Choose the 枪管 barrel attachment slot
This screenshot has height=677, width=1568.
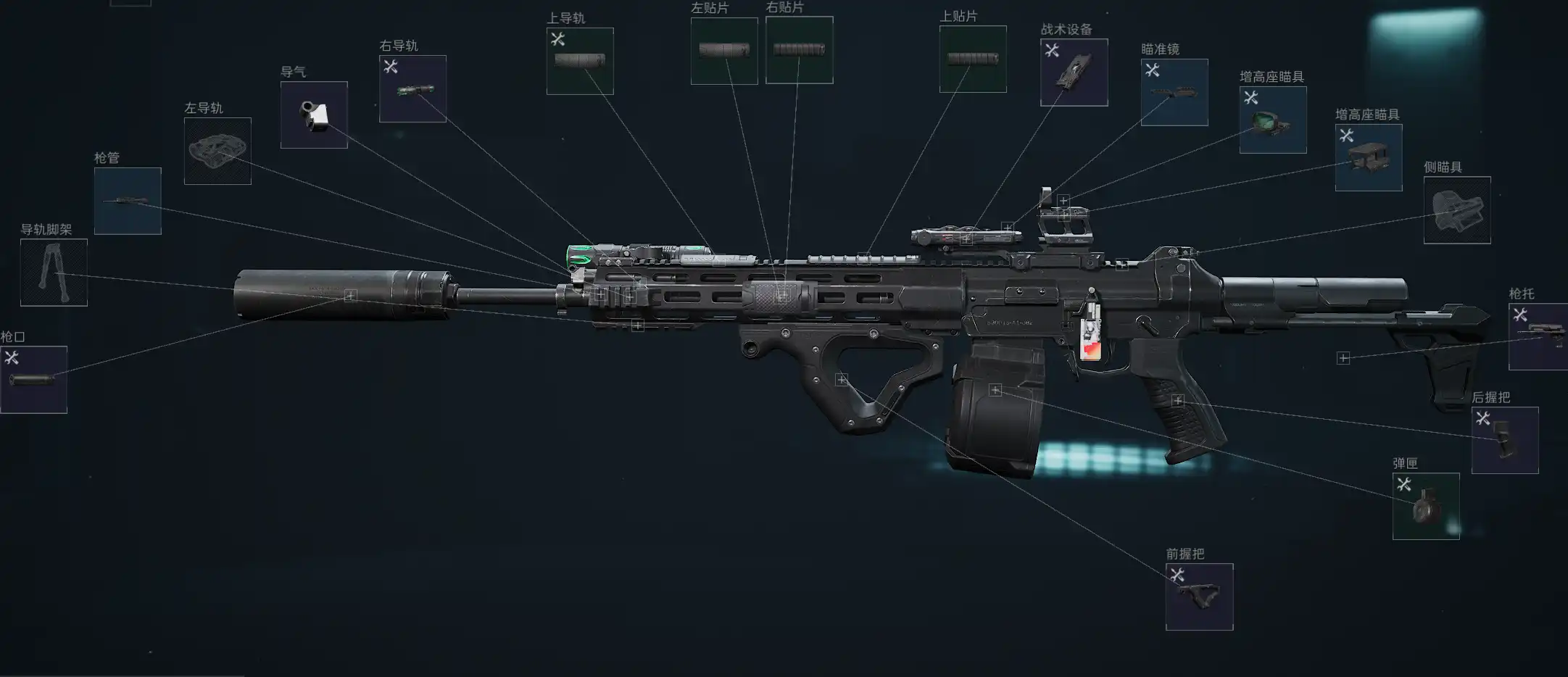(128, 201)
